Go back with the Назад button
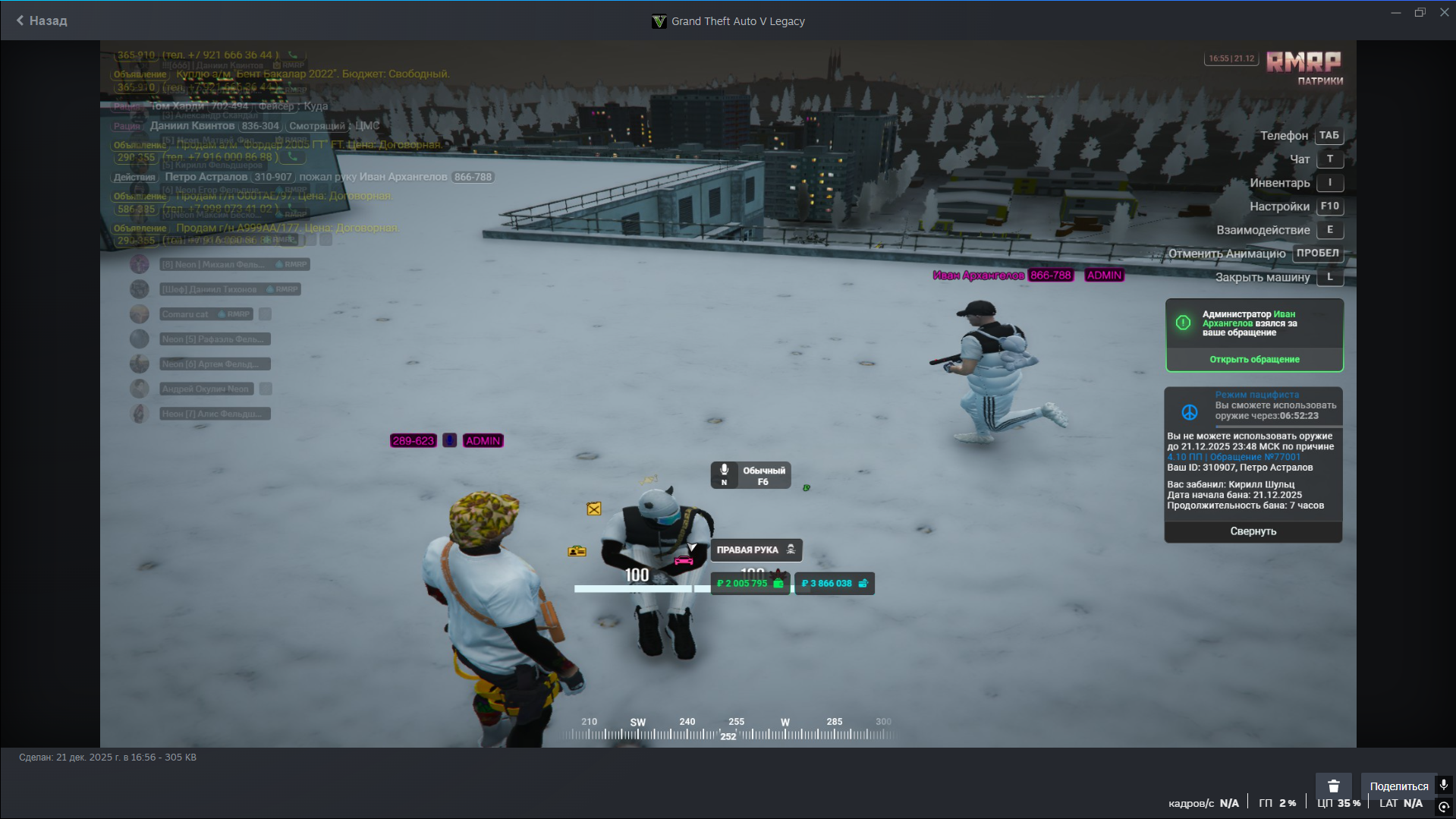This screenshot has height=819, width=1456. [42, 20]
